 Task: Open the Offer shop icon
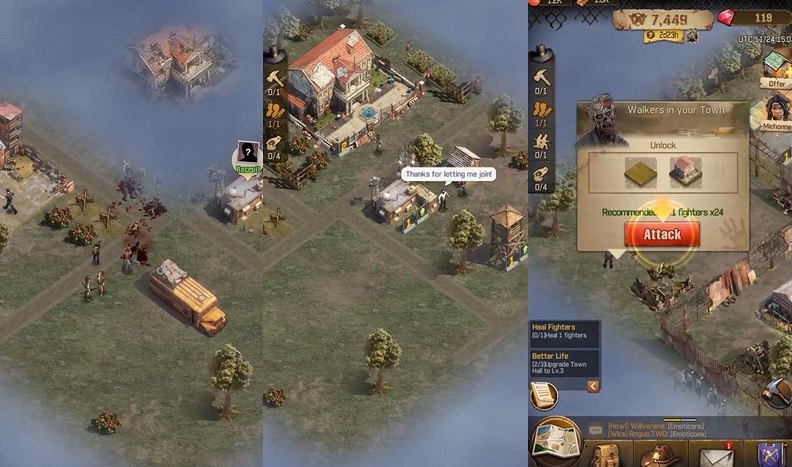[776, 69]
